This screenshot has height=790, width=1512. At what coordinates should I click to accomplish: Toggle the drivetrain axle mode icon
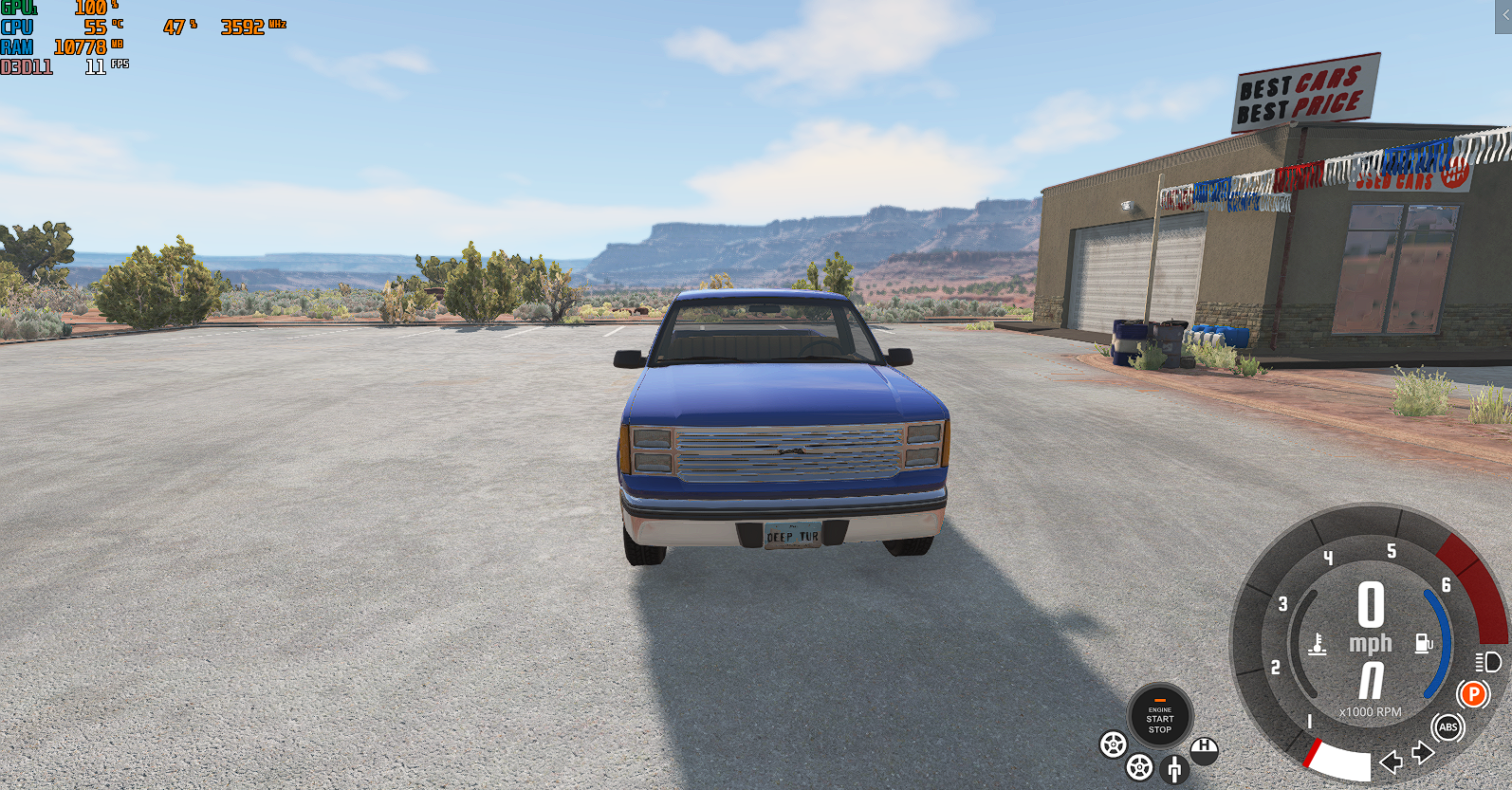click(1174, 768)
